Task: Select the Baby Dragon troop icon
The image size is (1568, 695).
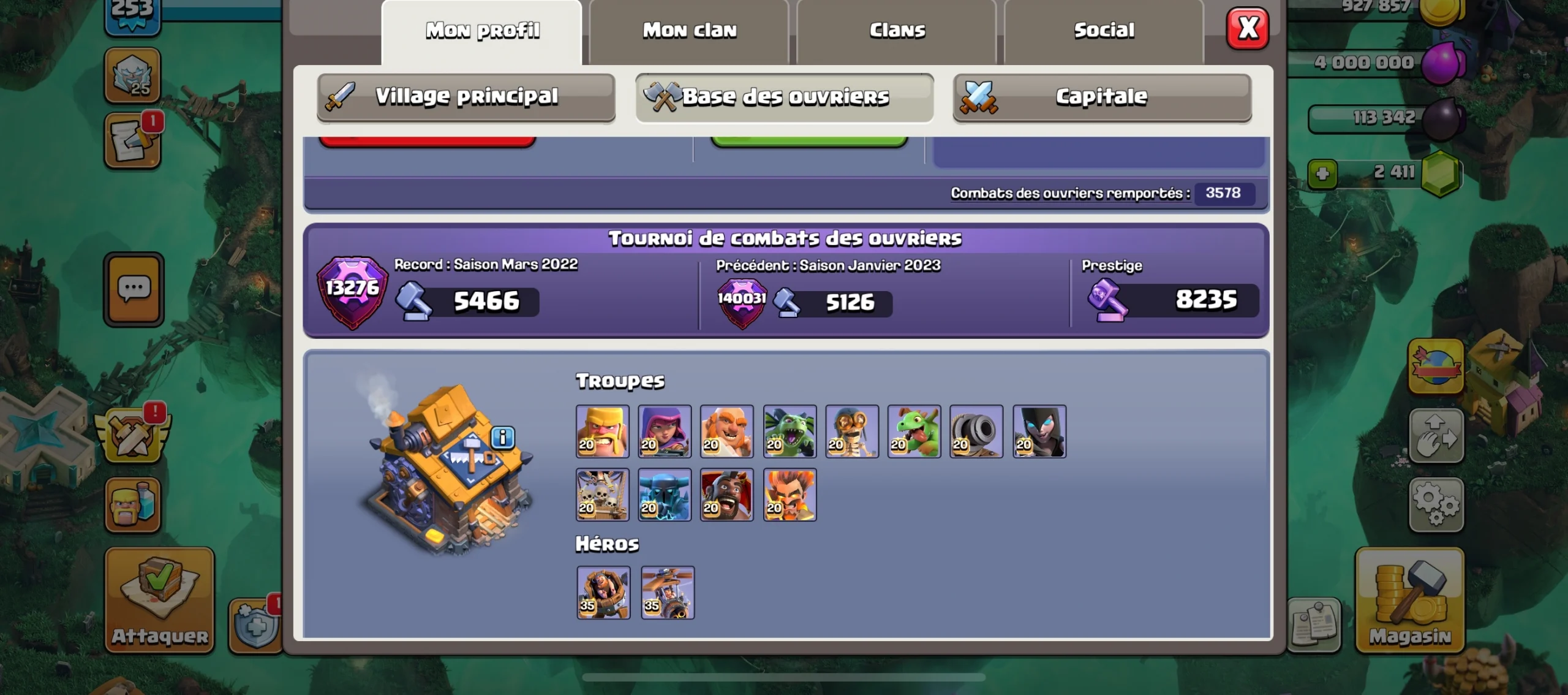Action: 915,432
